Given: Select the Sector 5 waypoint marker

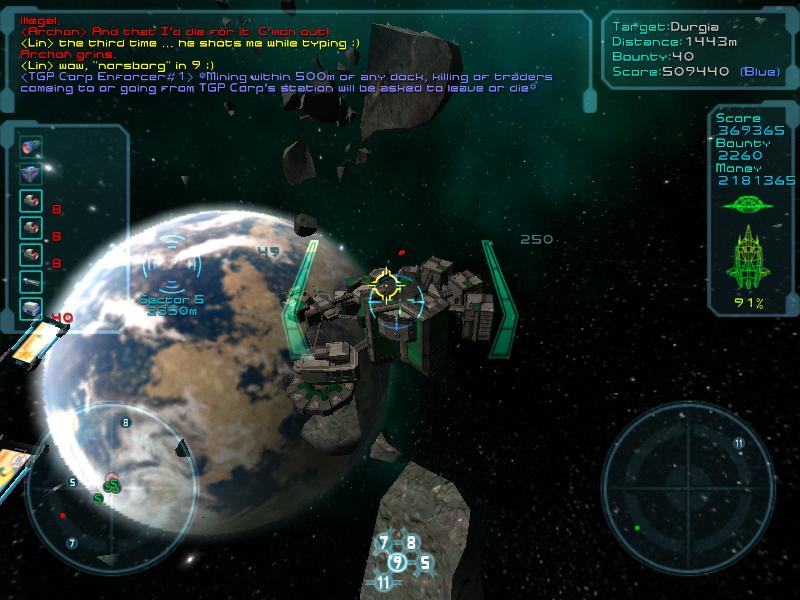Looking at the screenshot, I should click(171, 265).
